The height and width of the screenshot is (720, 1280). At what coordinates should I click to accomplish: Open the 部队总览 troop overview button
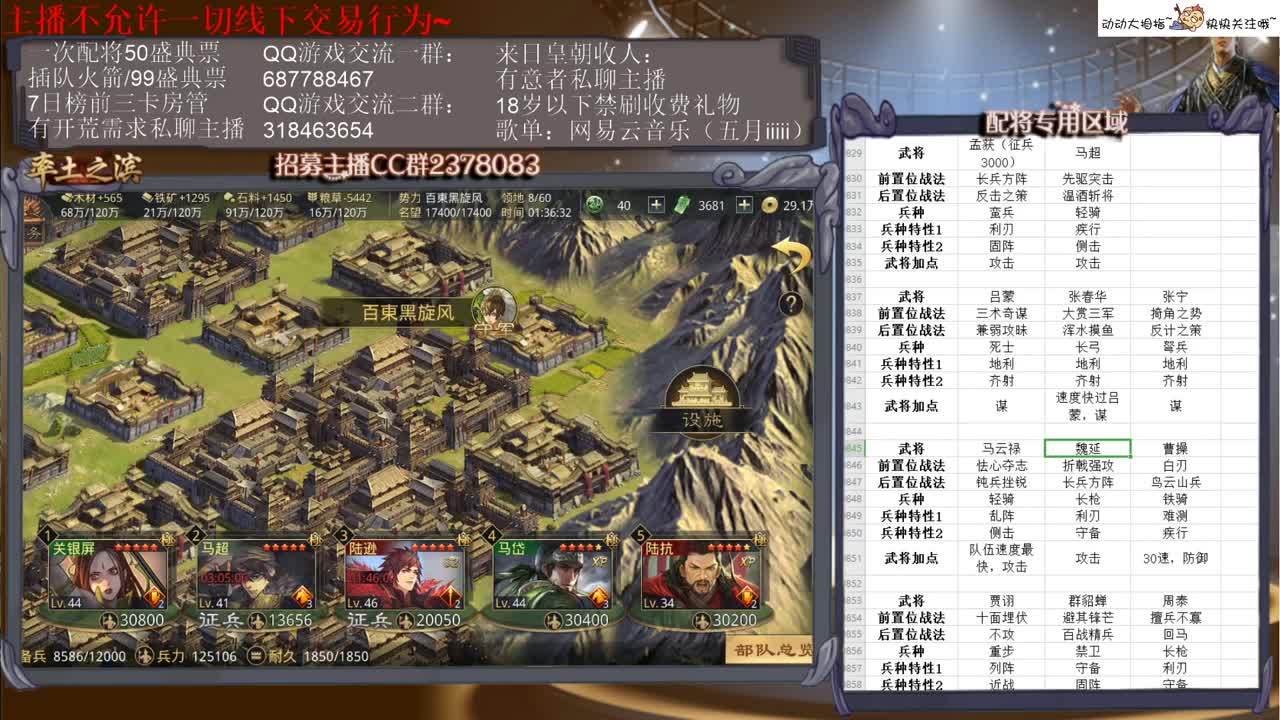[773, 651]
